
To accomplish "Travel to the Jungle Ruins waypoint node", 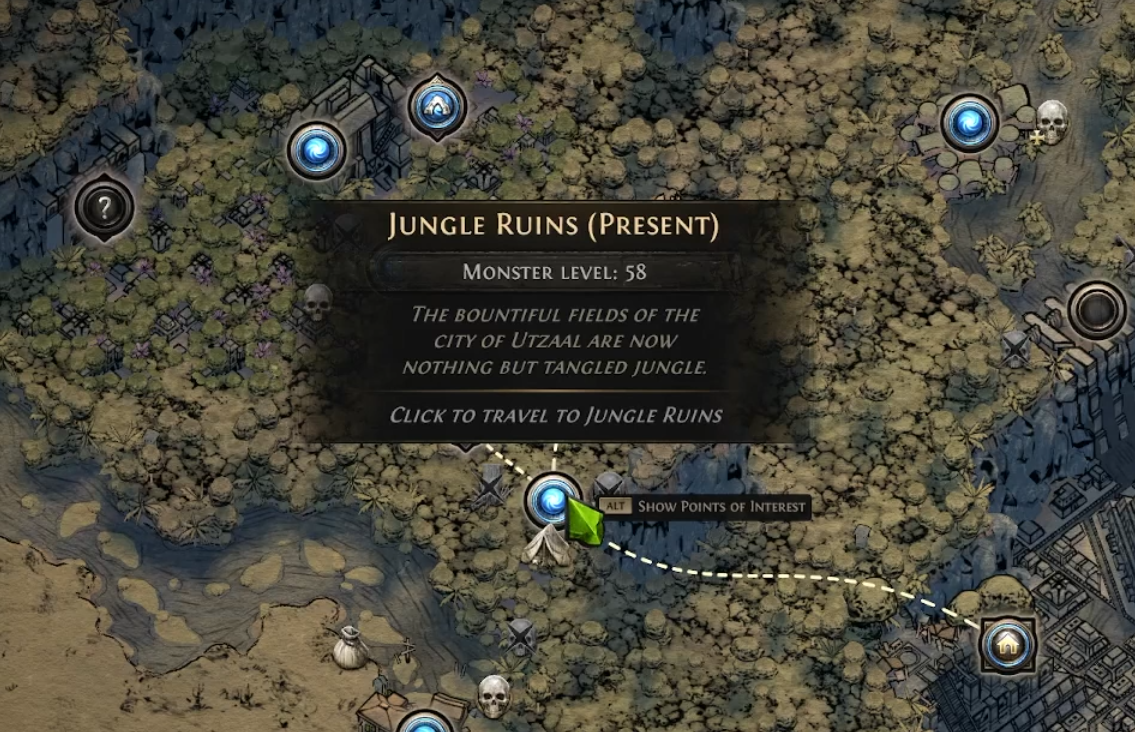I will point(551,501).
